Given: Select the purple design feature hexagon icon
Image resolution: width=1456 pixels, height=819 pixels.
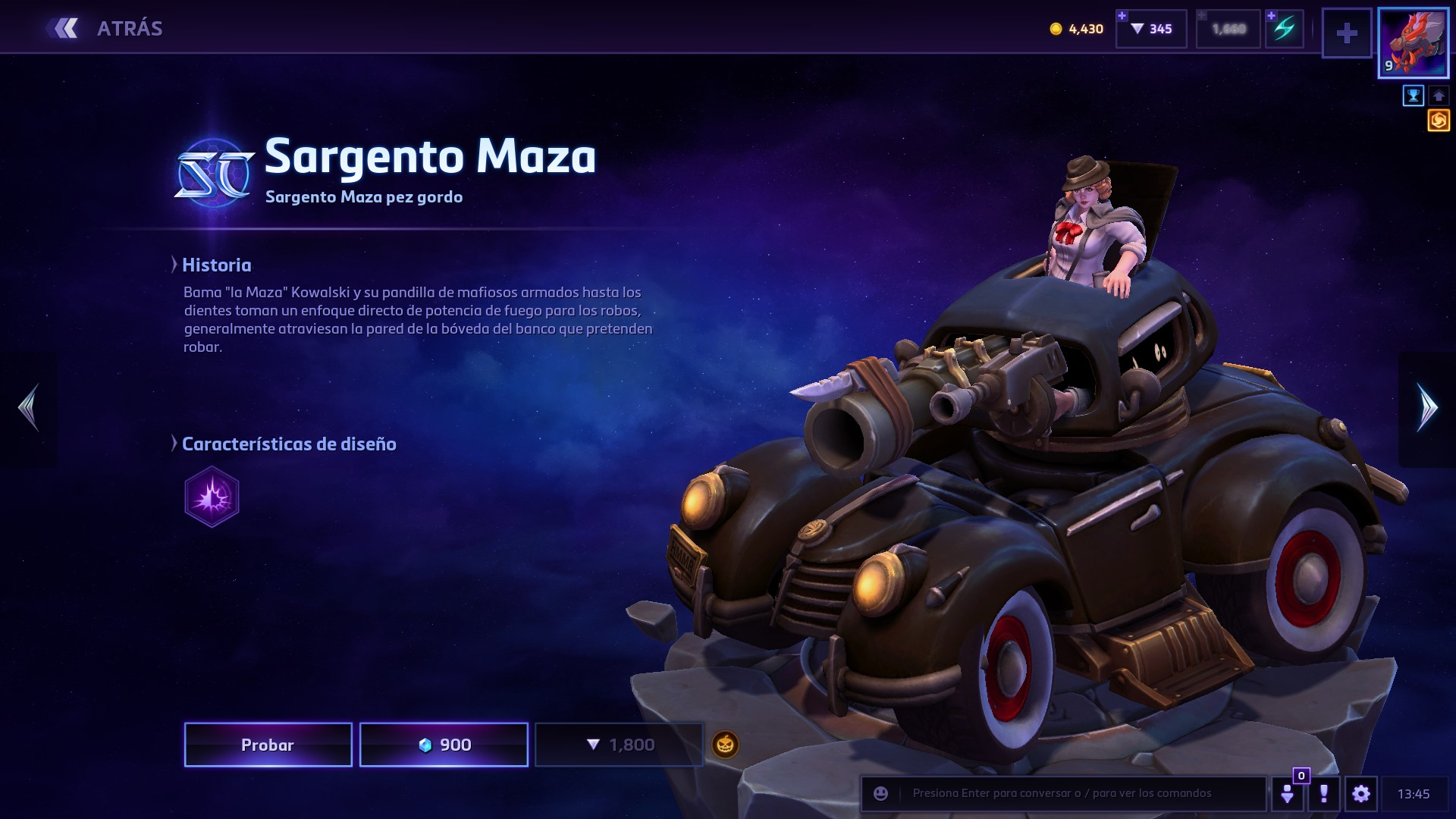Looking at the screenshot, I should coord(212,497).
